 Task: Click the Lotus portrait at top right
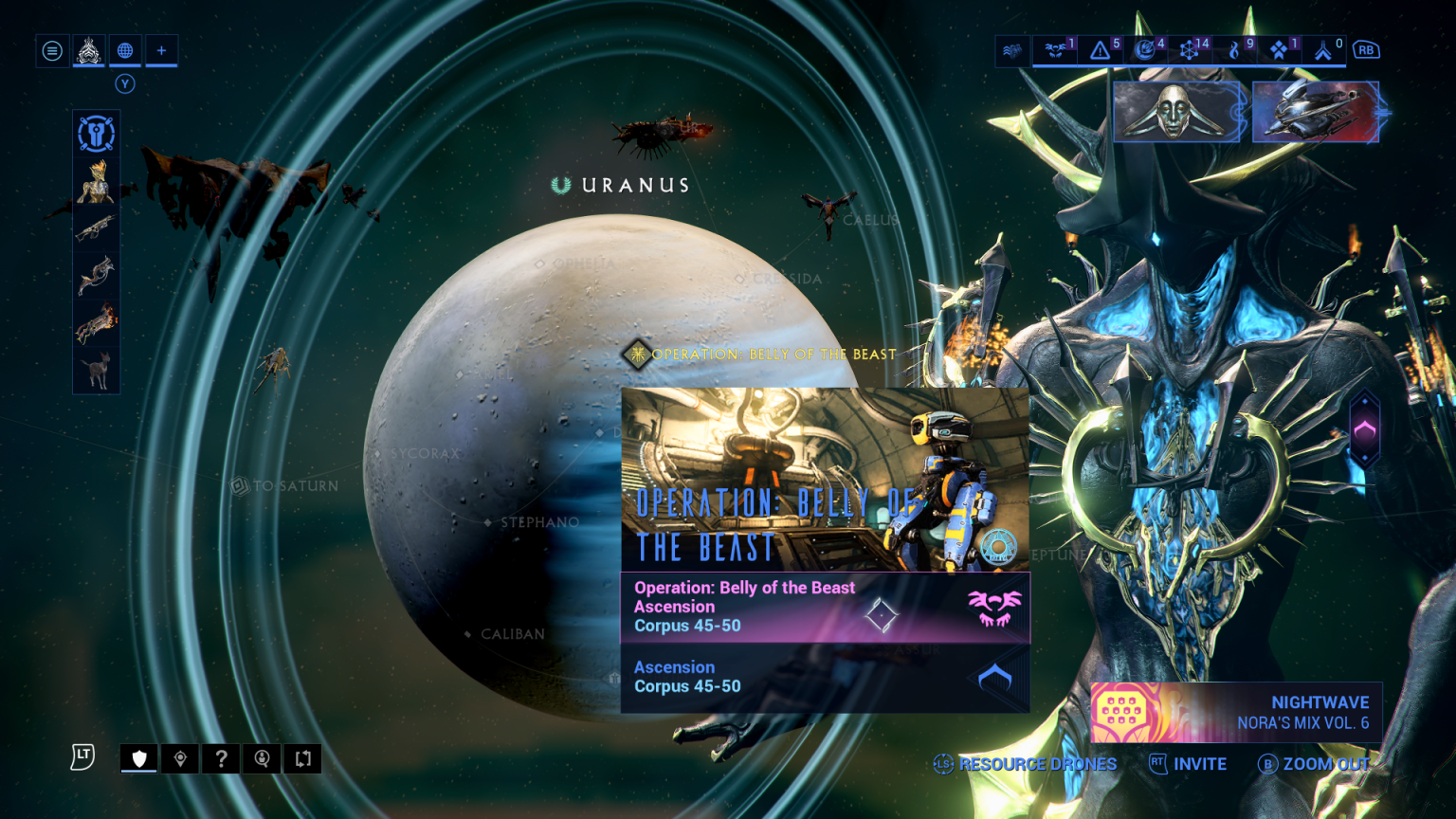[1175, 112]
